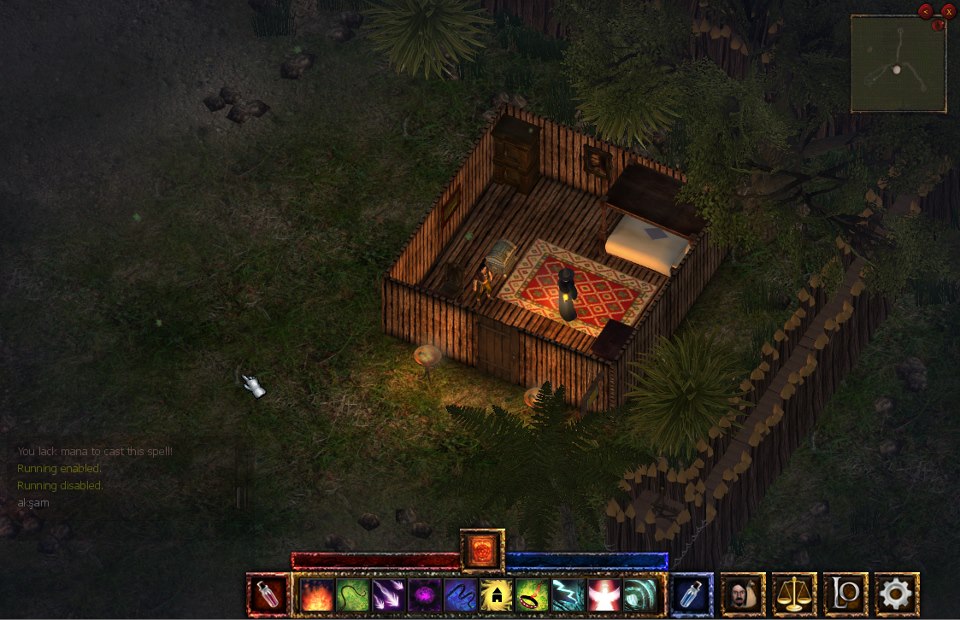Select the teal swirl spell
The height and width of the screenshot is (620, 960).
(640, 595)
